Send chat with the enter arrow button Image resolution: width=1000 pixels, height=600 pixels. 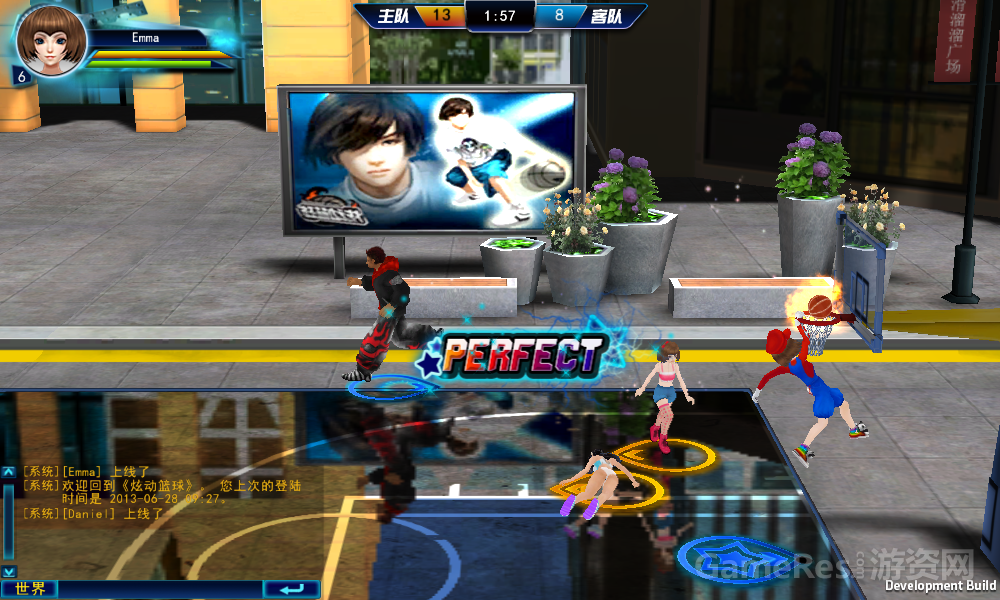tap(291, 589)
